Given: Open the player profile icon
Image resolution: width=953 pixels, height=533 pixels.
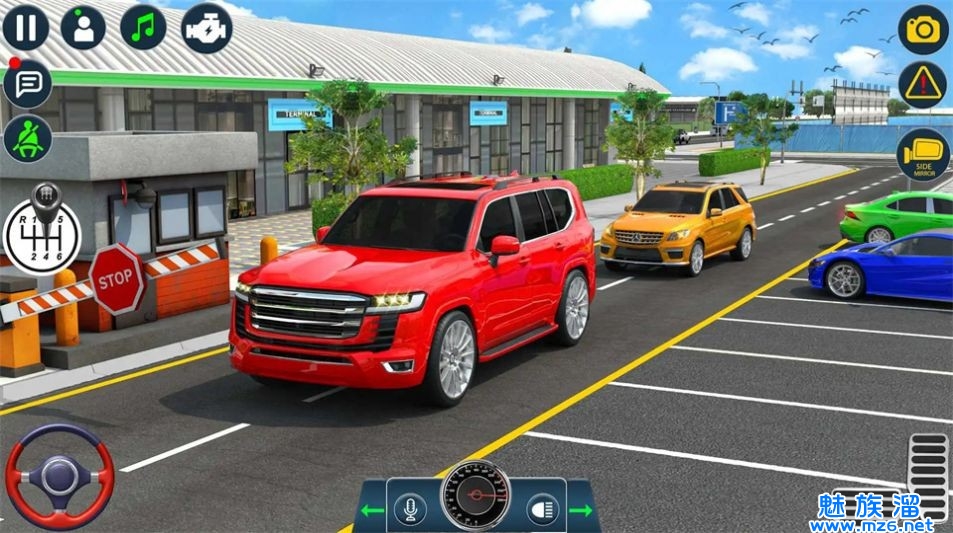Looking at the screenshot, I should [x=83, y=26].
